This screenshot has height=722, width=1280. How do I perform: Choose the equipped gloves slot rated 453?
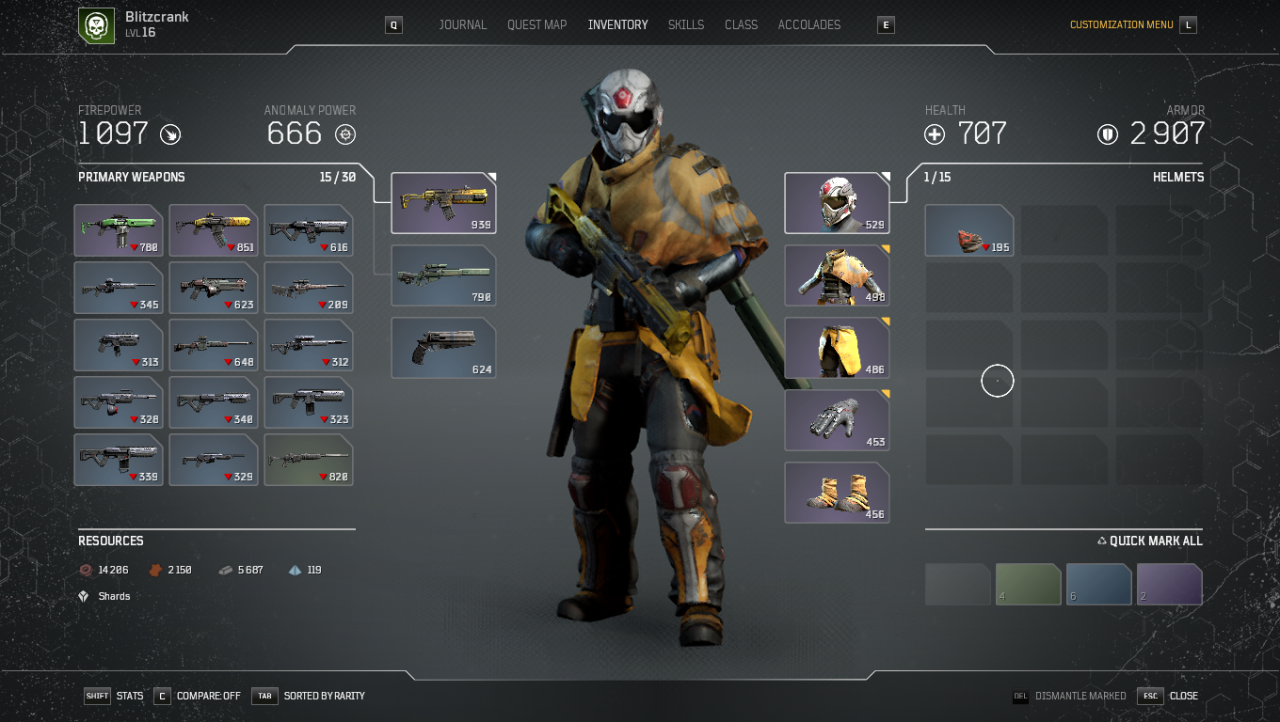click(x=837, y=420)
